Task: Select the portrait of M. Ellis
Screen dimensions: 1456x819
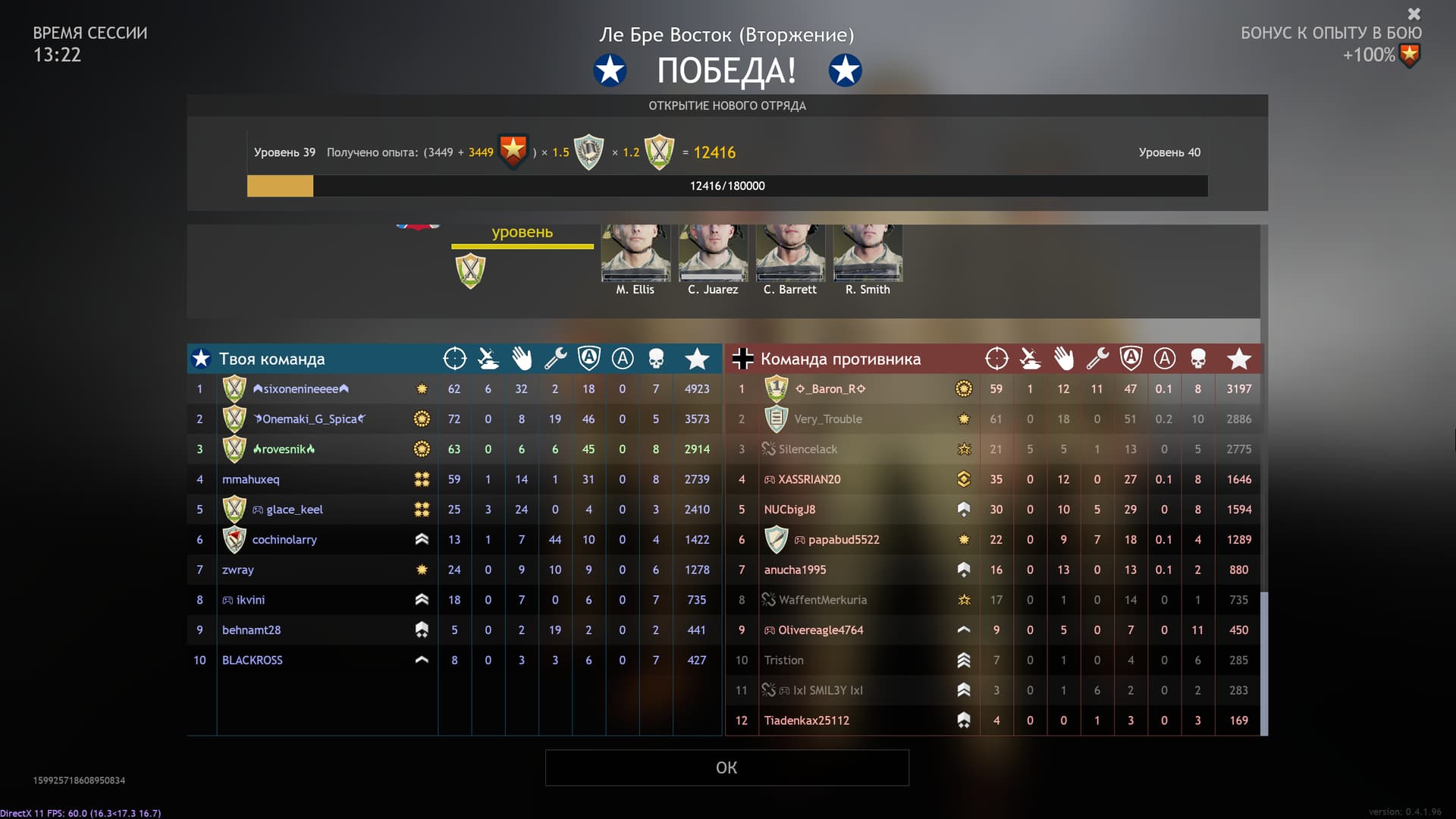Action: coord(635,254)
